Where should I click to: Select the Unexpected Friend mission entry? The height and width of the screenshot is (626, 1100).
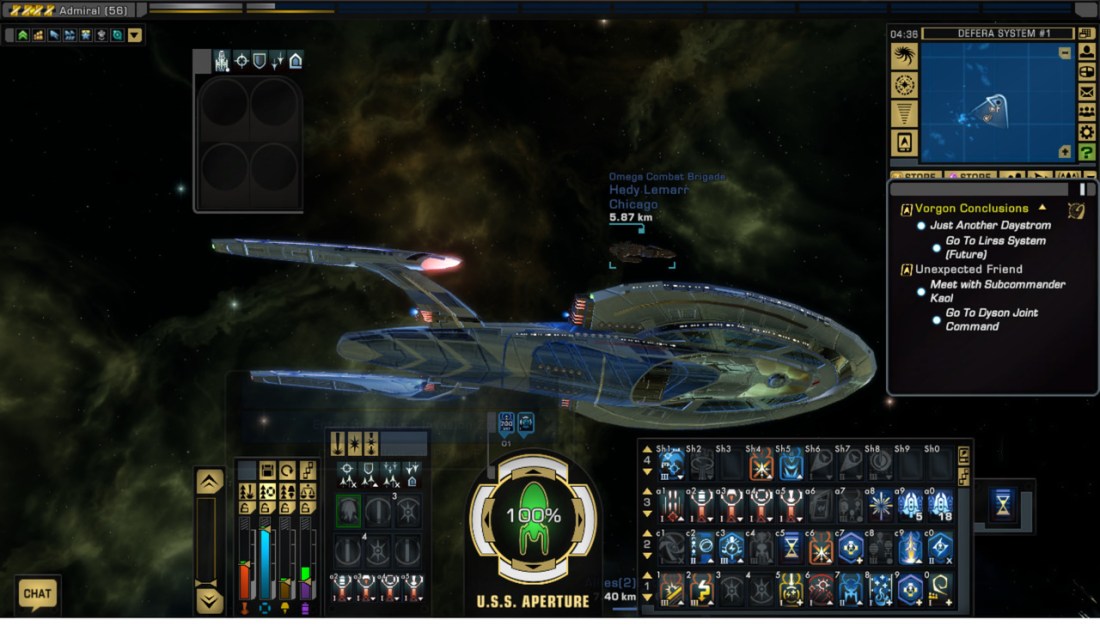click(x=968, y=269)
